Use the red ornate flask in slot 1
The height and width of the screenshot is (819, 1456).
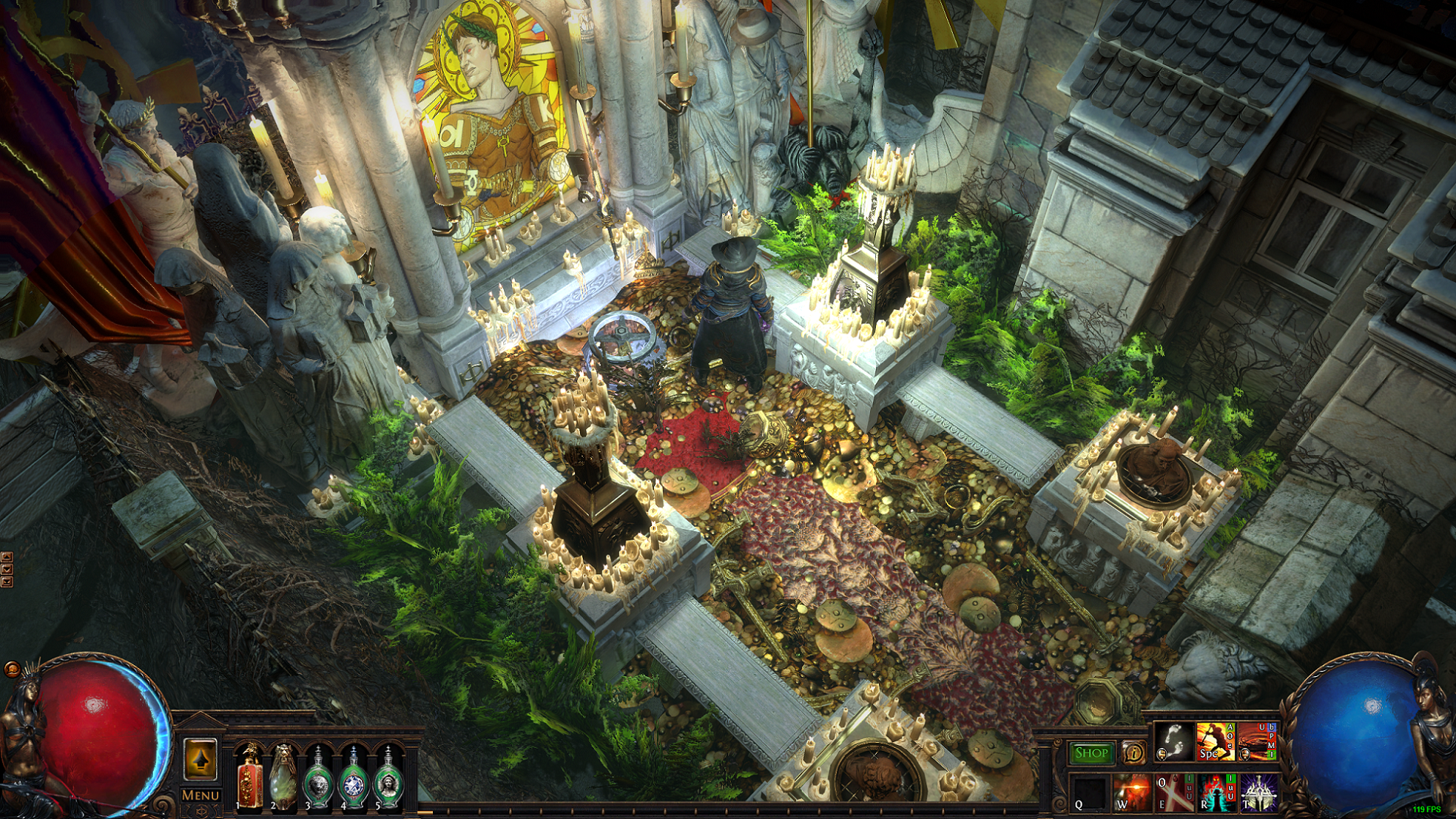250,778
